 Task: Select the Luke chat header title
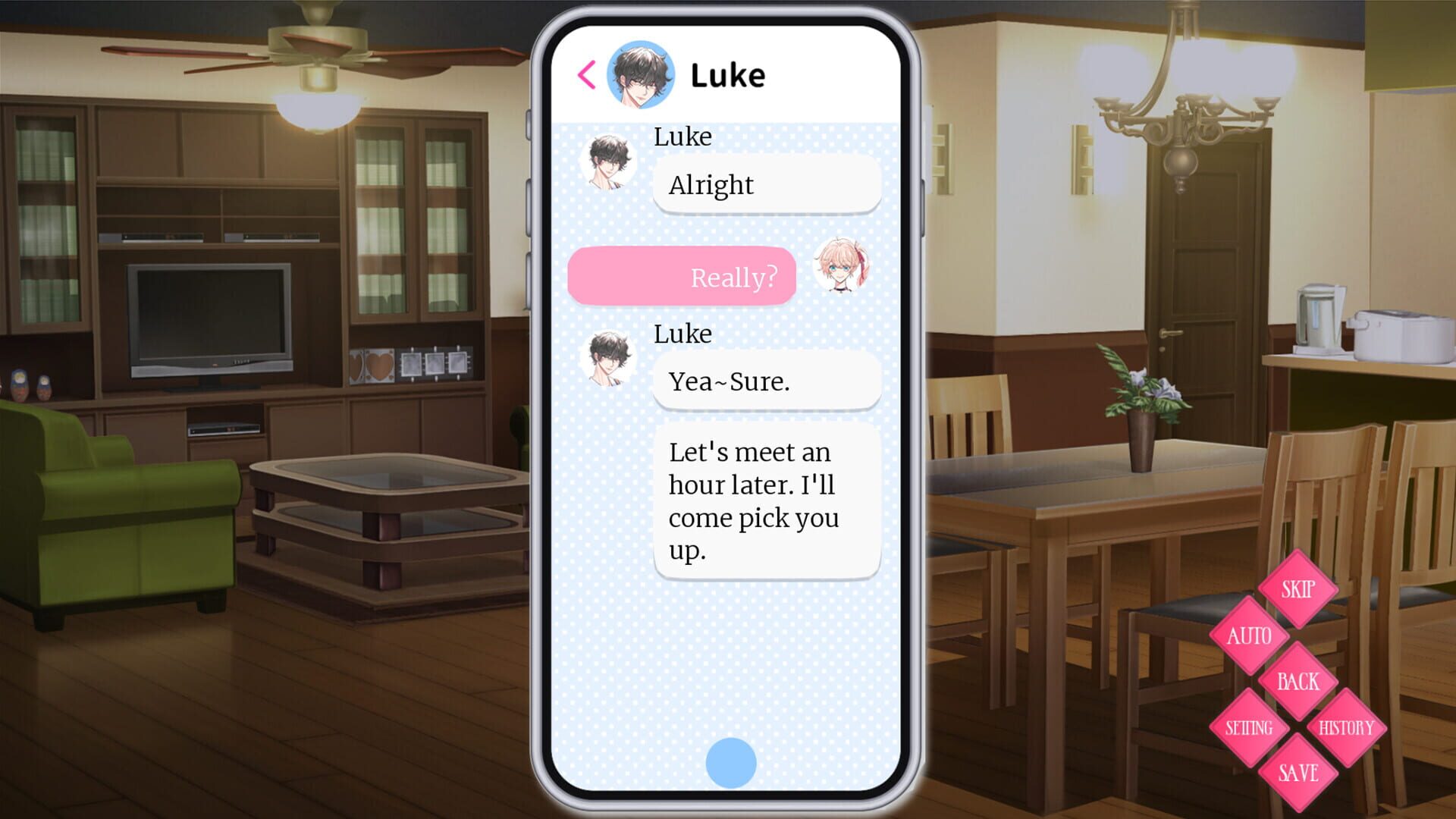coord(728,74)
